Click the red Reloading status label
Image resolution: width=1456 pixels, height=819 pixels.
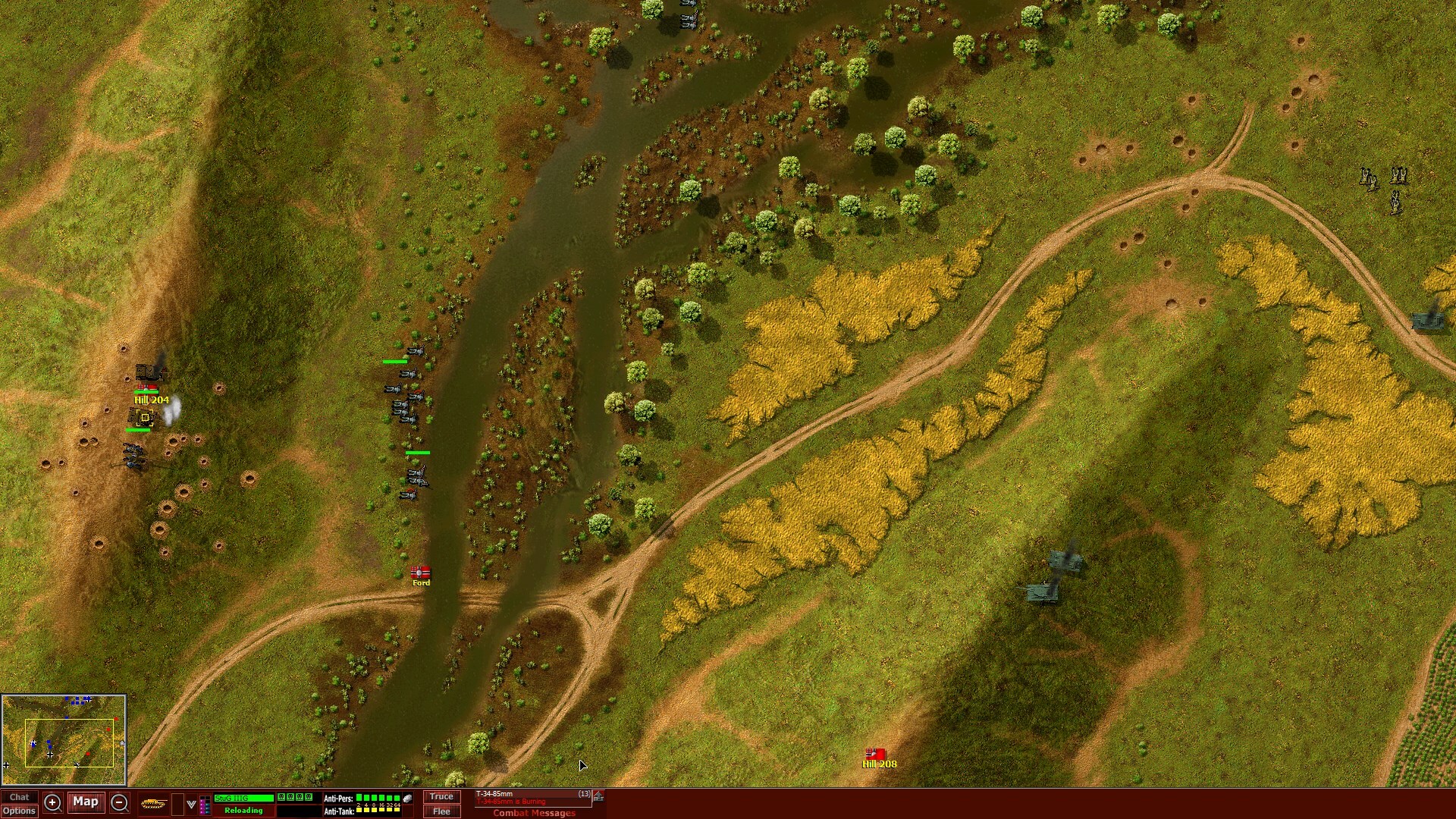(x=243, y=811)
